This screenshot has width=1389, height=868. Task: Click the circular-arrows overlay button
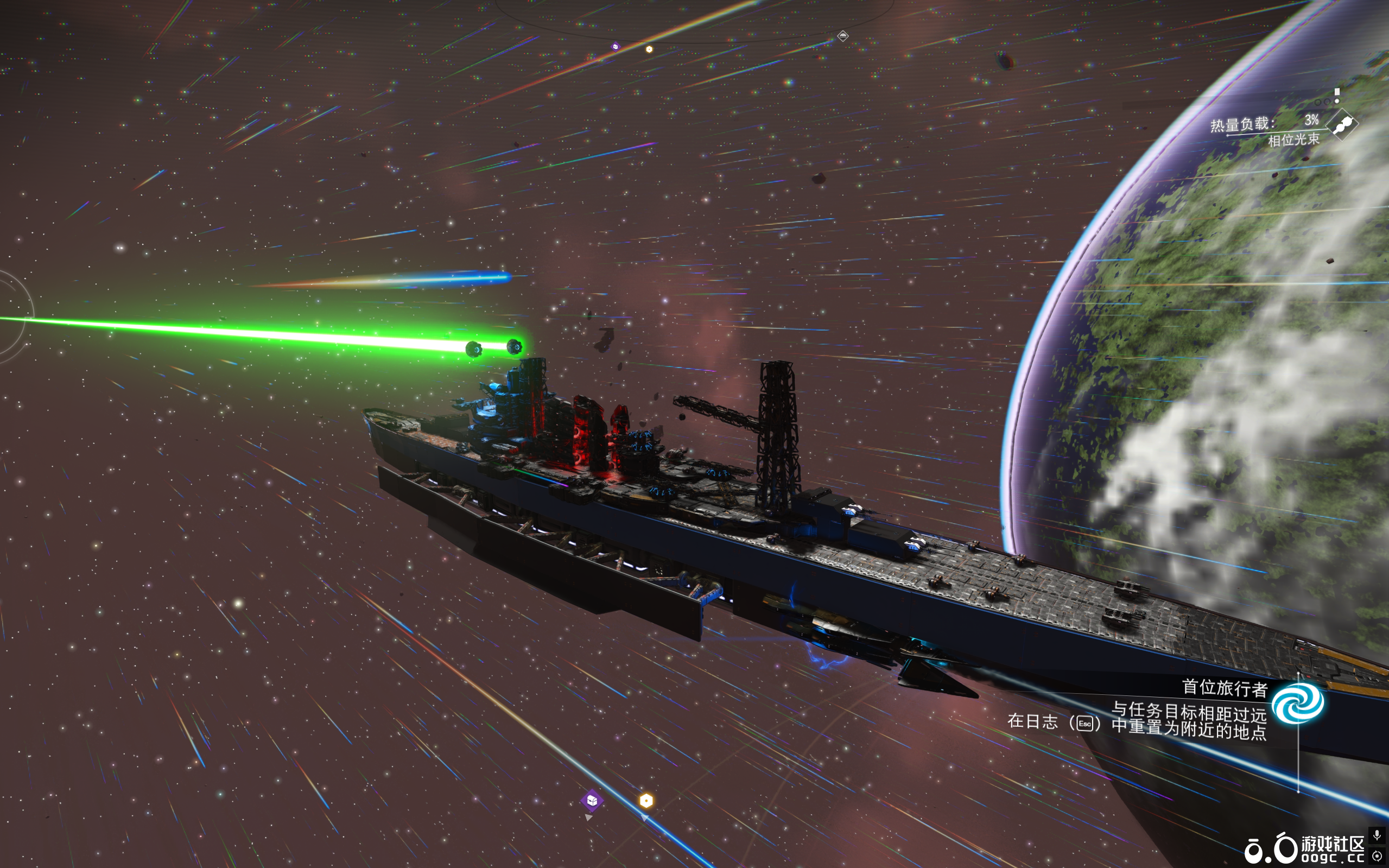[1377, 856]
